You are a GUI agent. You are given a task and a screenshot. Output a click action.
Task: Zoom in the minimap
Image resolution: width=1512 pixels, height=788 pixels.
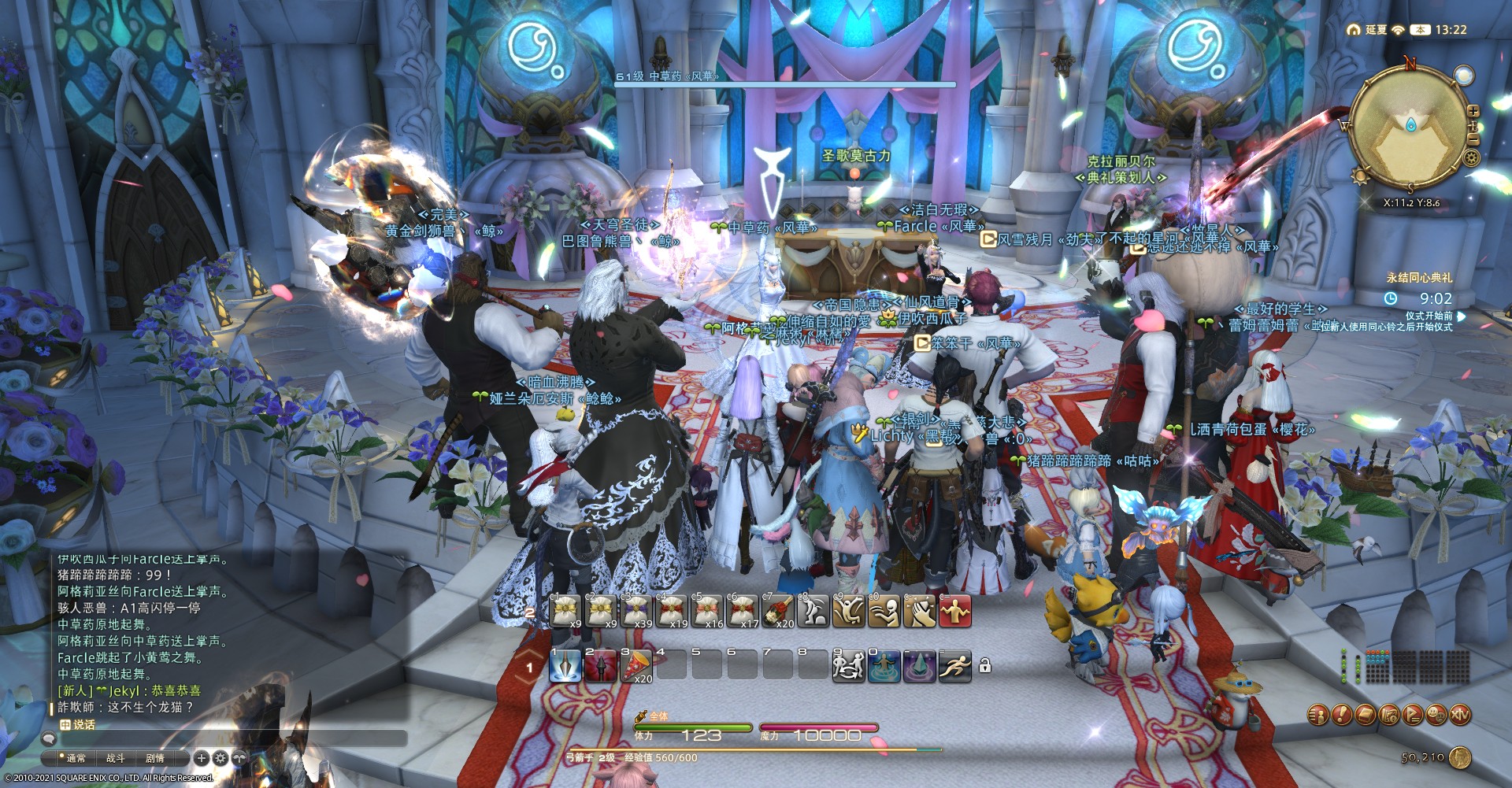tap(1473, 113)
